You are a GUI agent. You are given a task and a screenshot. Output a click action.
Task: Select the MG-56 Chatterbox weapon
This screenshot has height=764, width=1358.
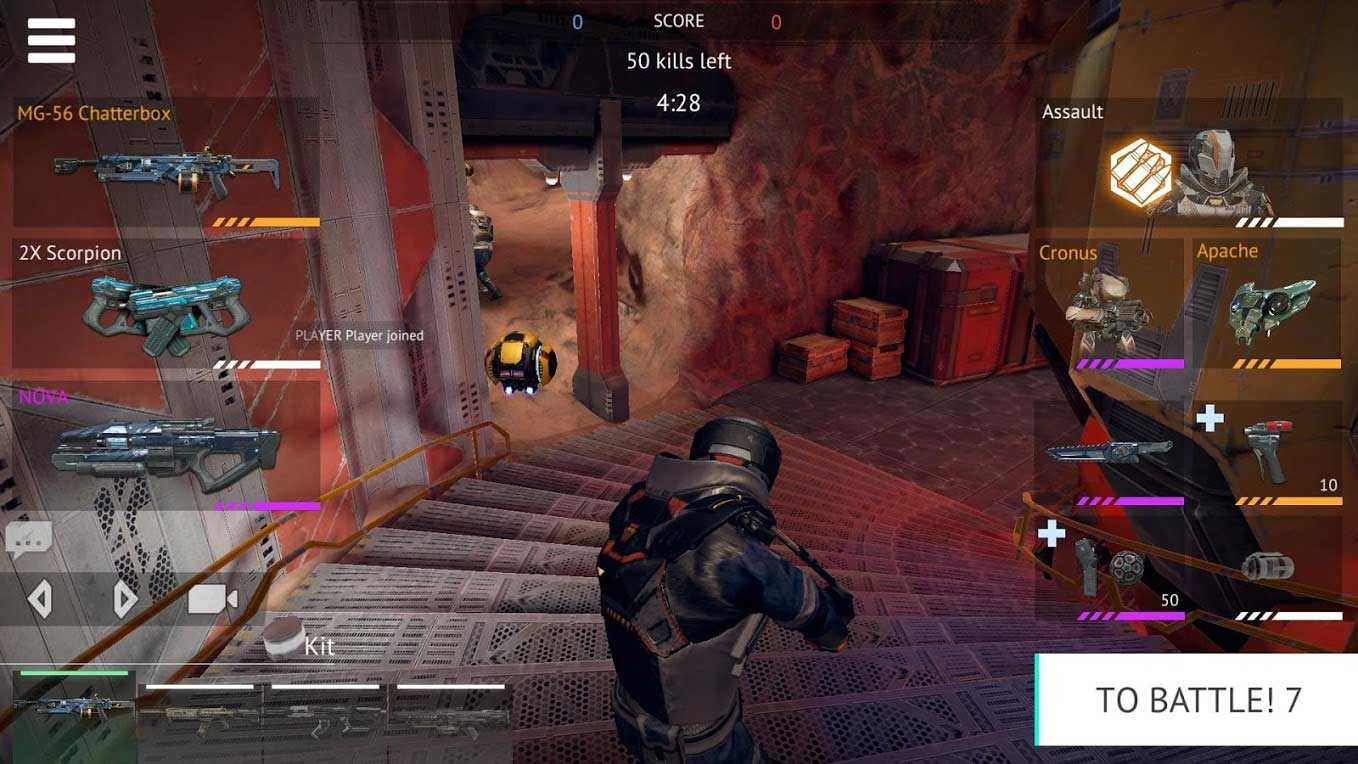(x=166, y=164)
